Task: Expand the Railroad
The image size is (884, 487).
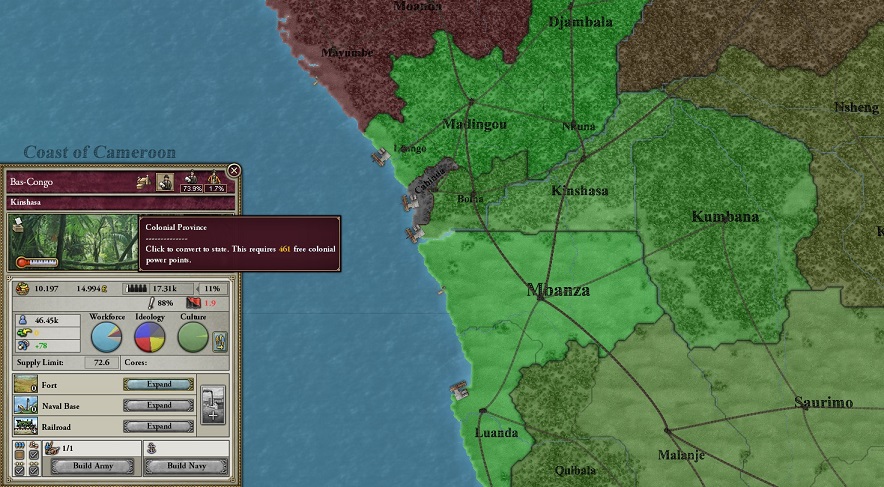Action: point(159,426)
